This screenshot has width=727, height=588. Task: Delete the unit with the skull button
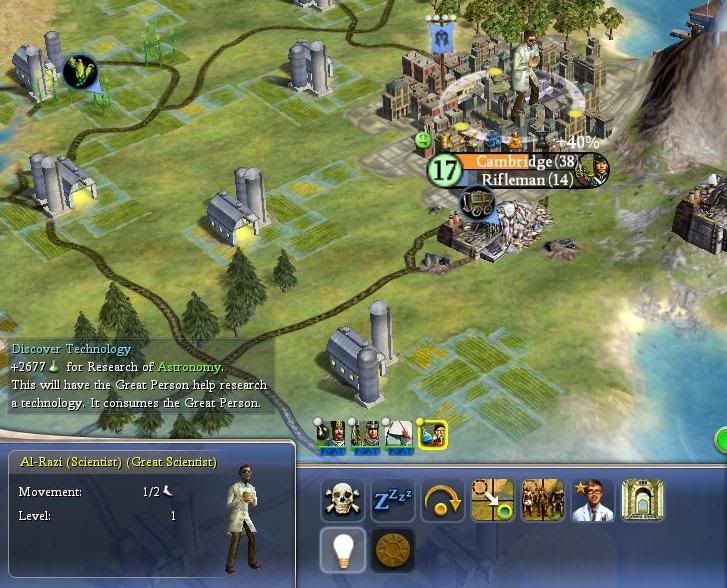pos(343,500)
